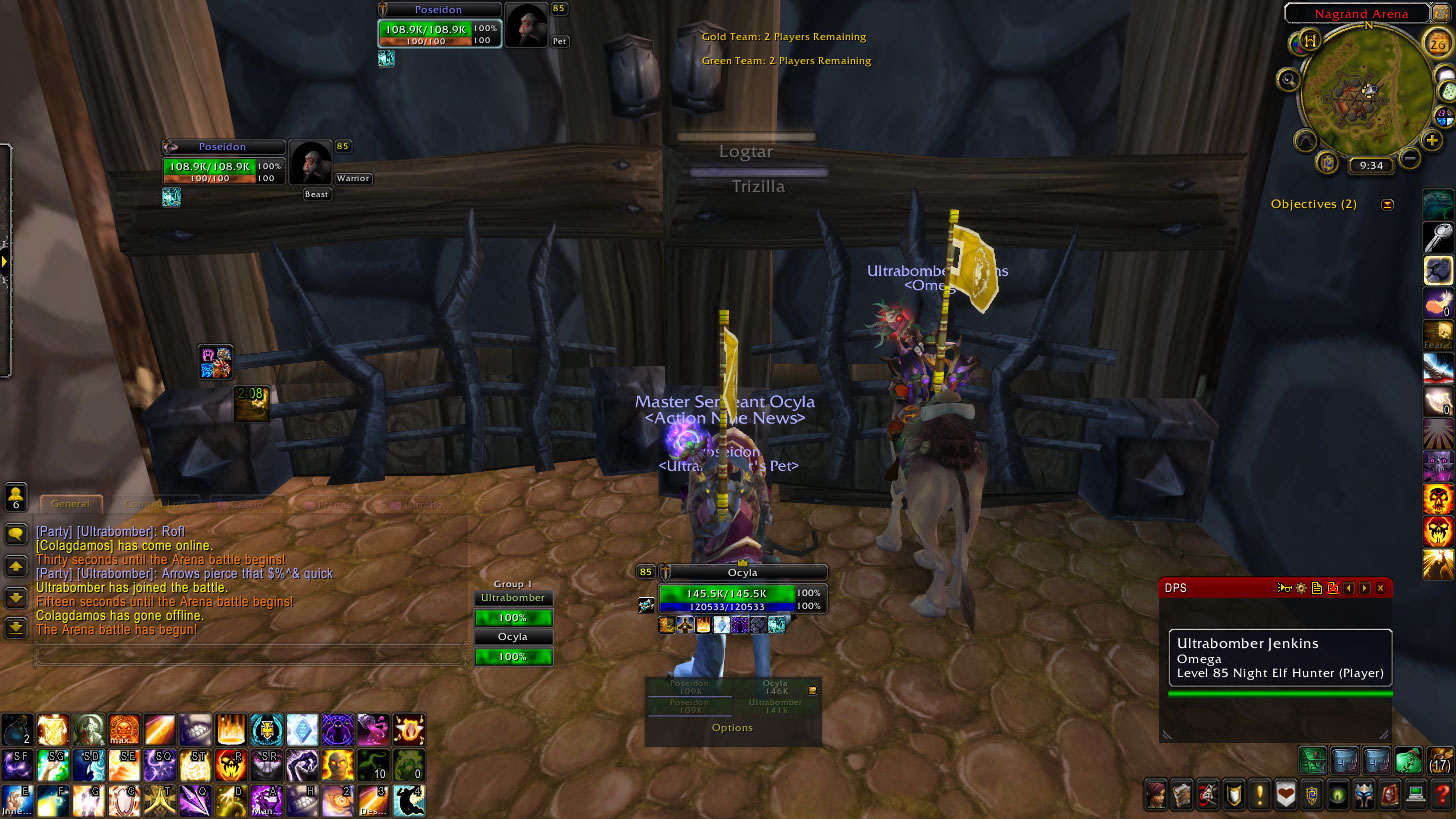Open the minimap tracking magnifier button

1289,79
